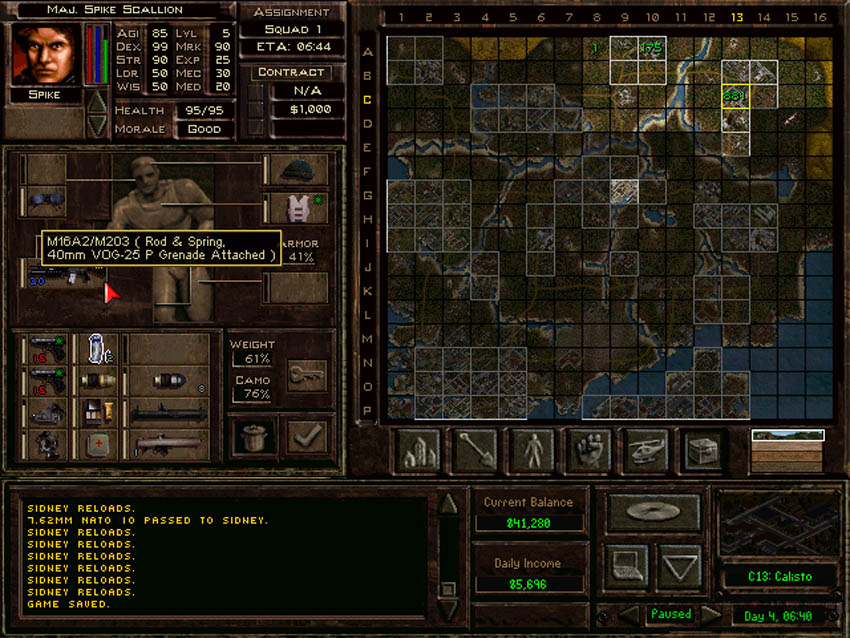Open the laptop computer

[x=625, y=567]
